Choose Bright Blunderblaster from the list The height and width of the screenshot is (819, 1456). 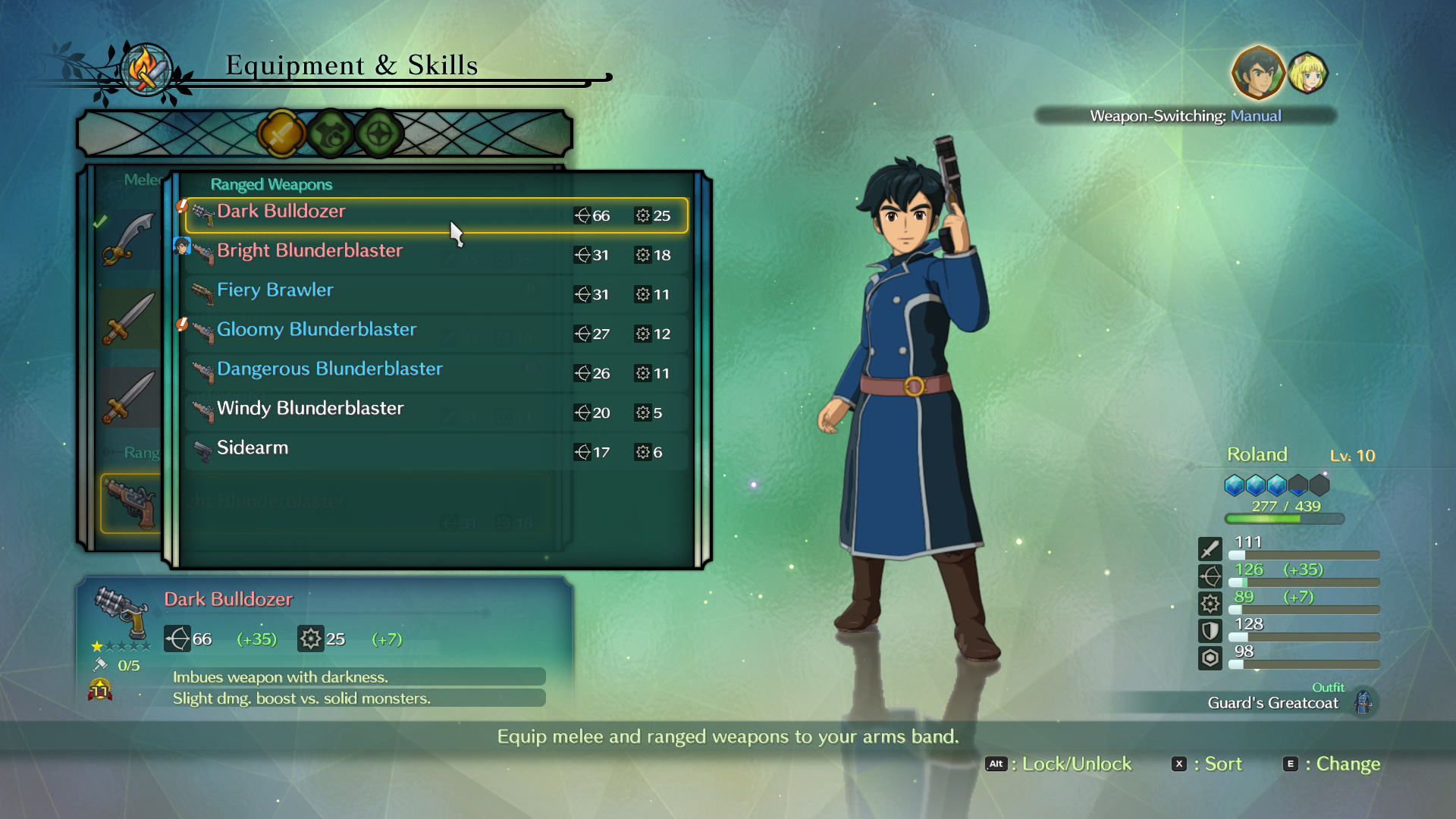click(x=436, y=255)
